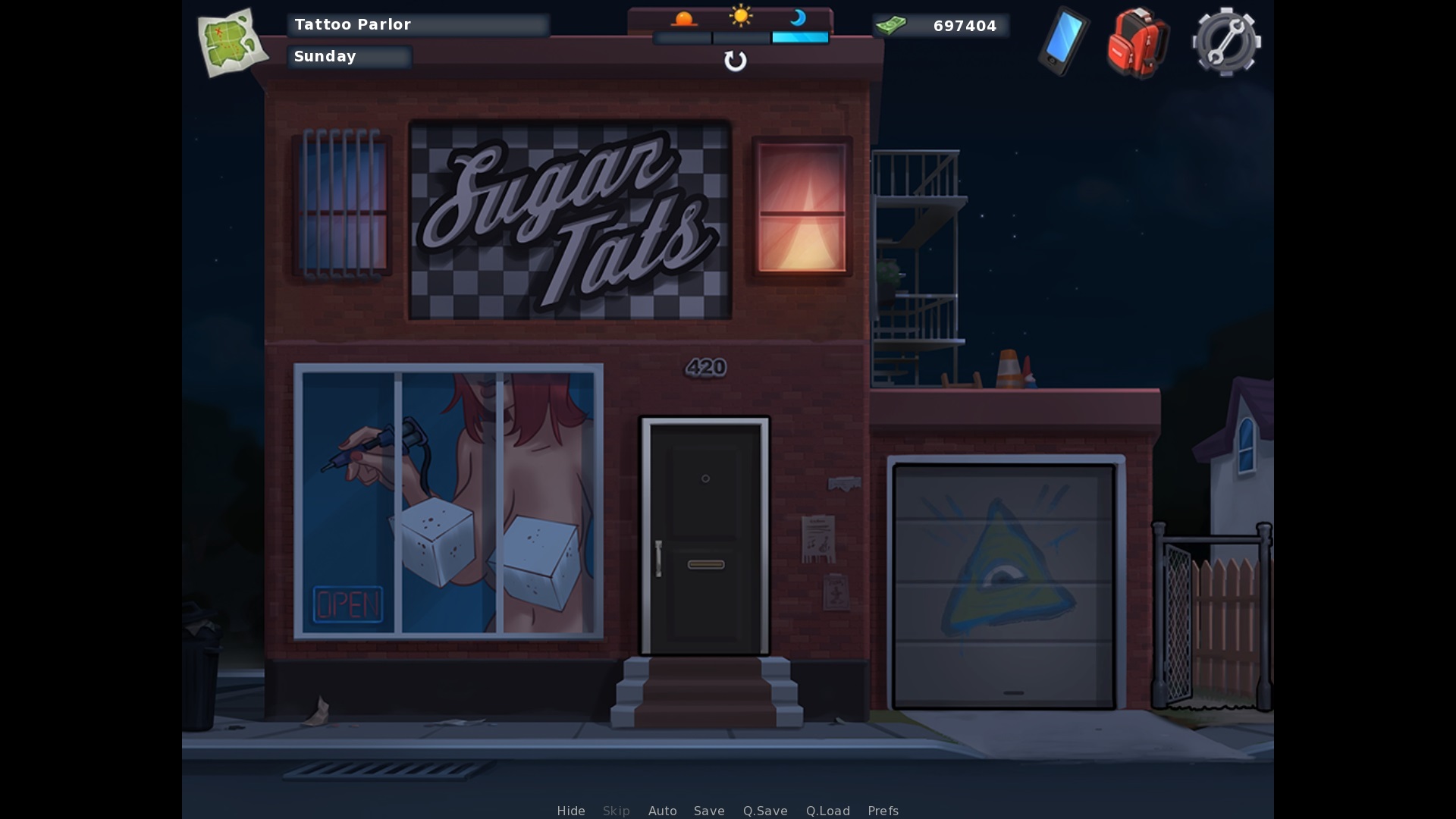Open the red backpack inventory
This screenshot has width=1456, height=819.
click(x=1137, y=42)
